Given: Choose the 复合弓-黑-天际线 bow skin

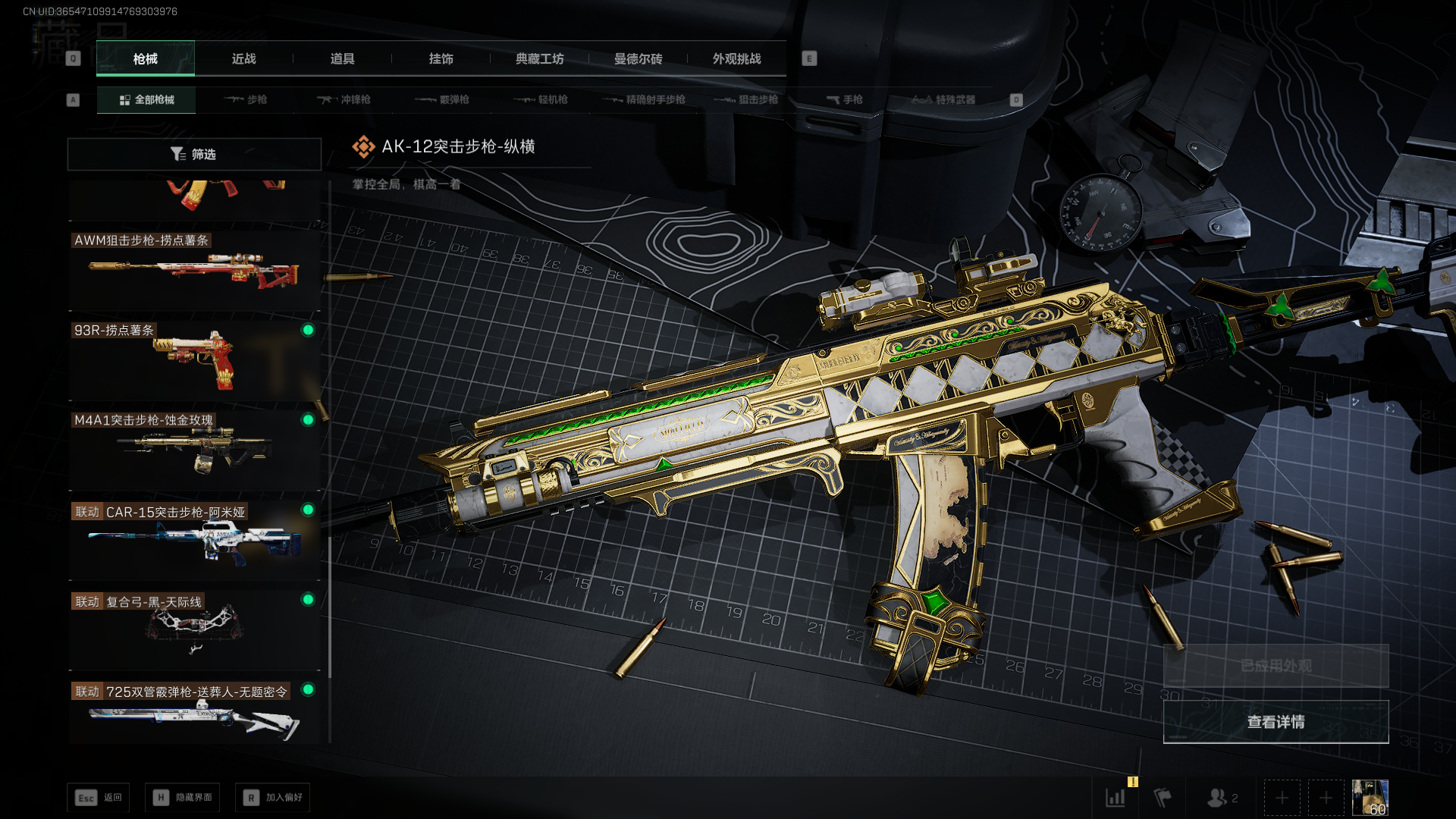Looking at the screenshot, I should [194, 629].
